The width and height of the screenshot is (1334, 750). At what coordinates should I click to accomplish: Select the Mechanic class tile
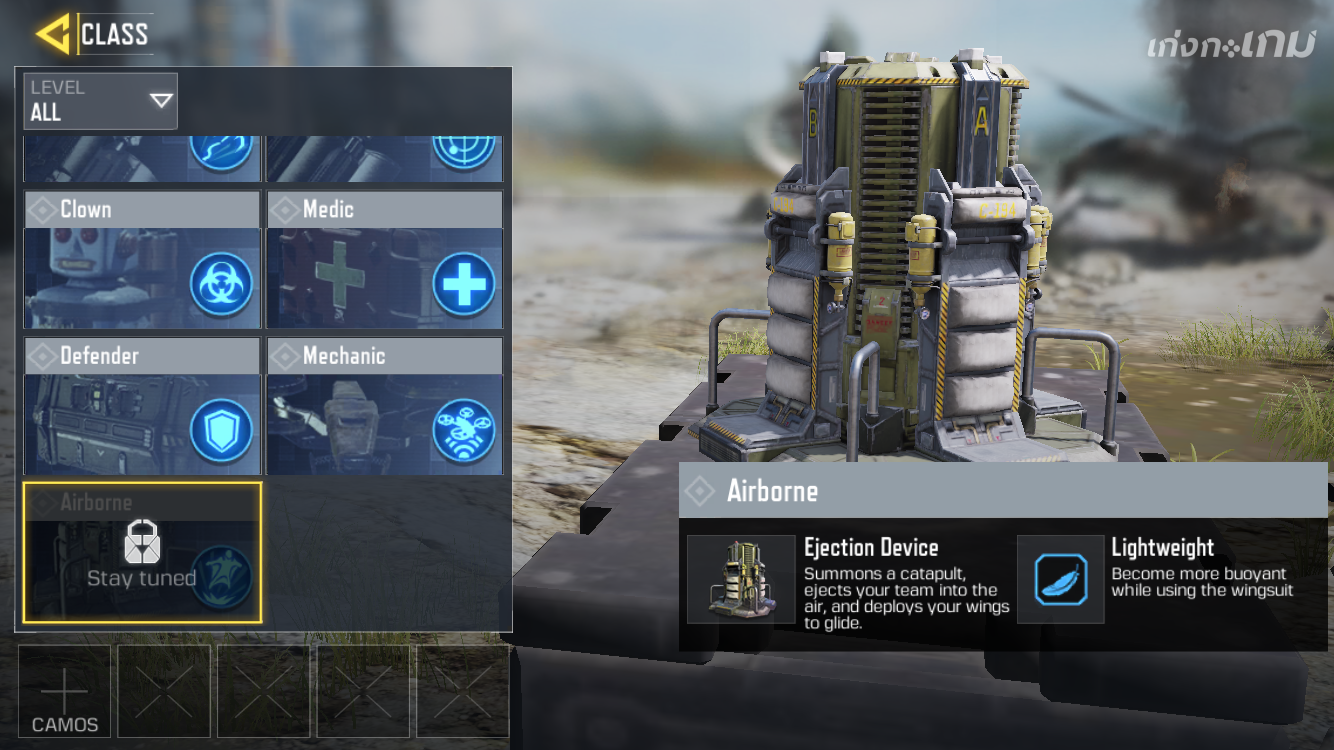coord(384,406)
